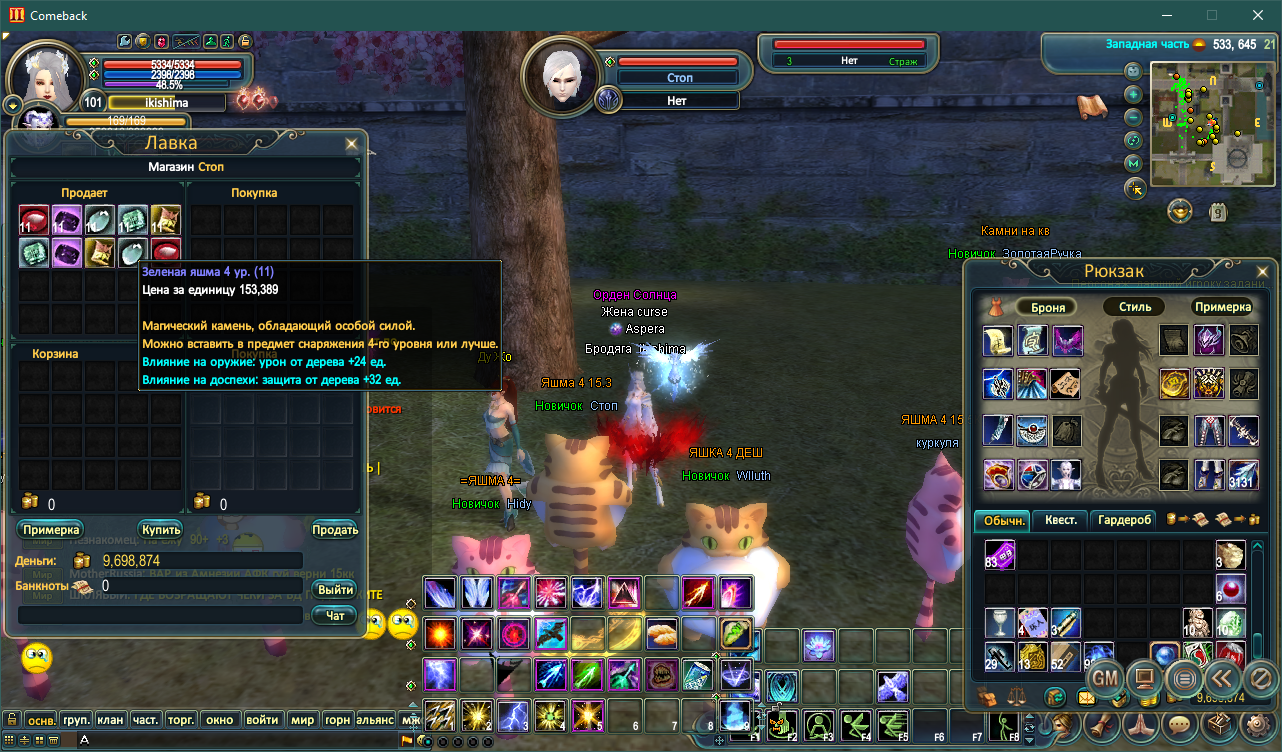Minimize the Comeback game window

pos(1166,15)
